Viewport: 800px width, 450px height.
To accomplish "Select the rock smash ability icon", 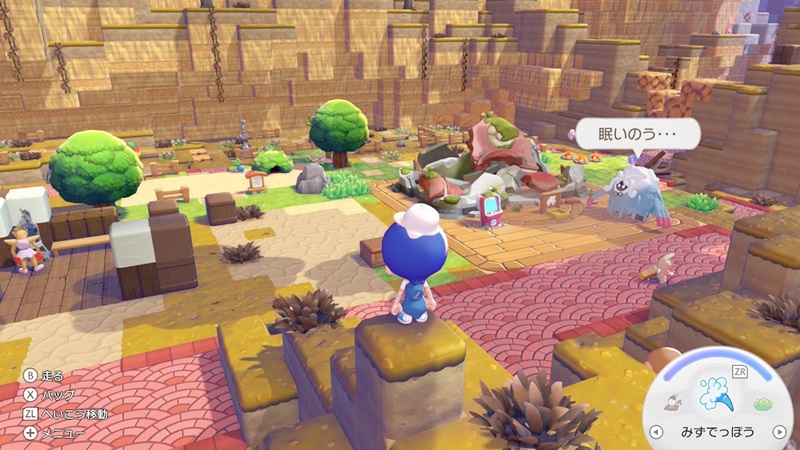I will [675, 402].
